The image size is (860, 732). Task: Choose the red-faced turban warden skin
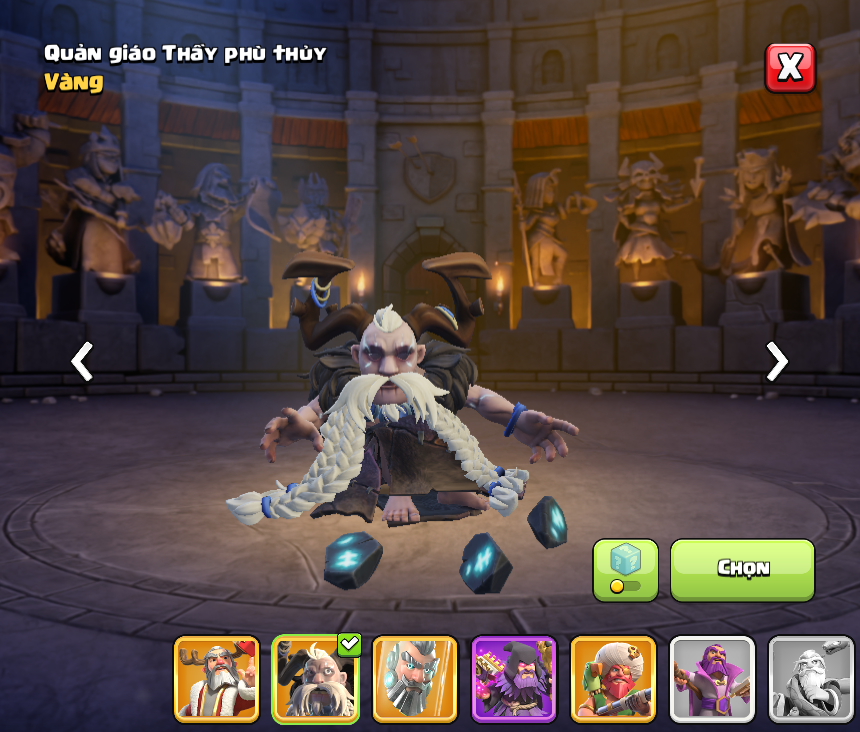[x=613, y=679]
